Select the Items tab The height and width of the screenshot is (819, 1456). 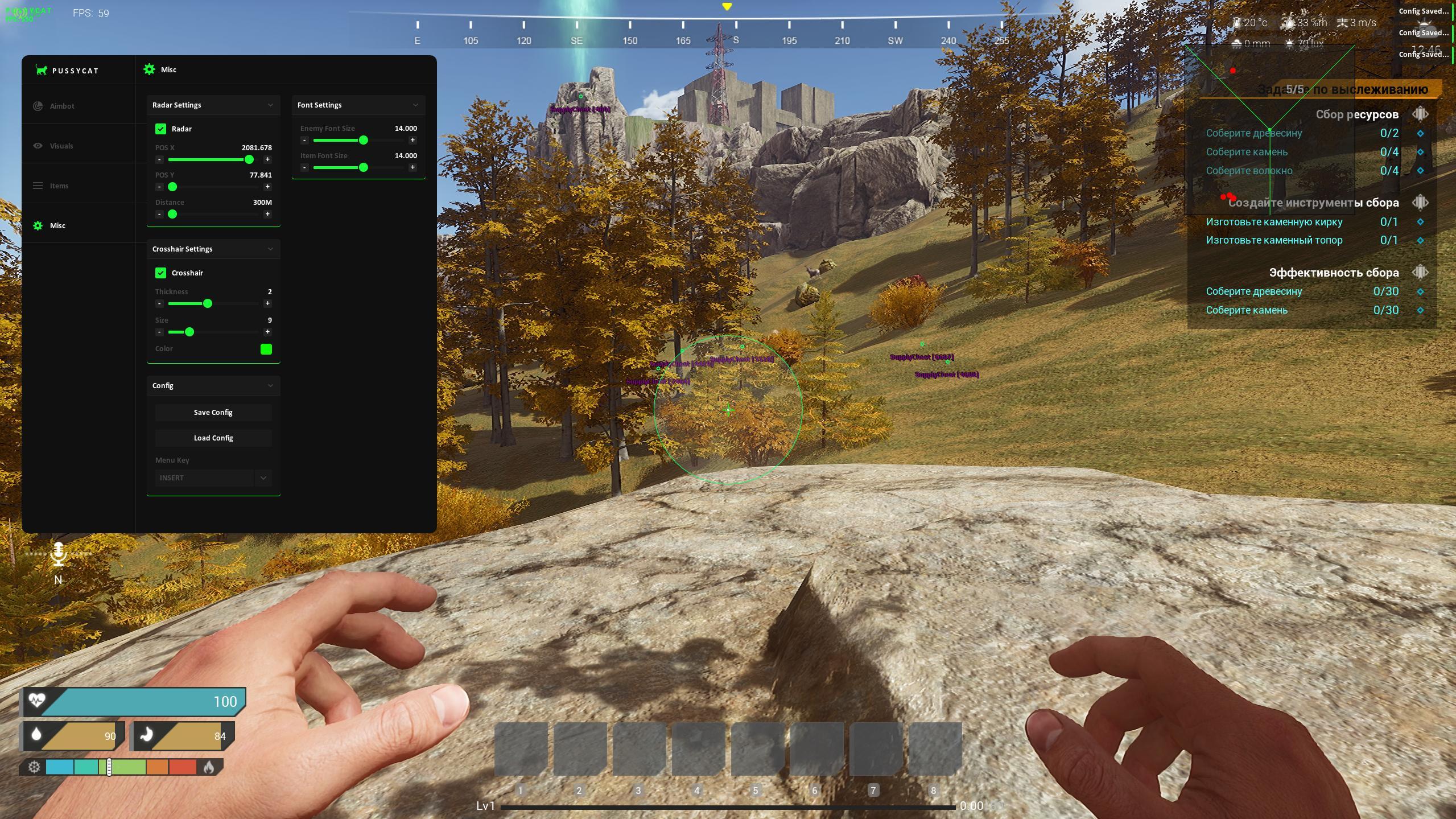pyautogui.click(x=59, y=186)
